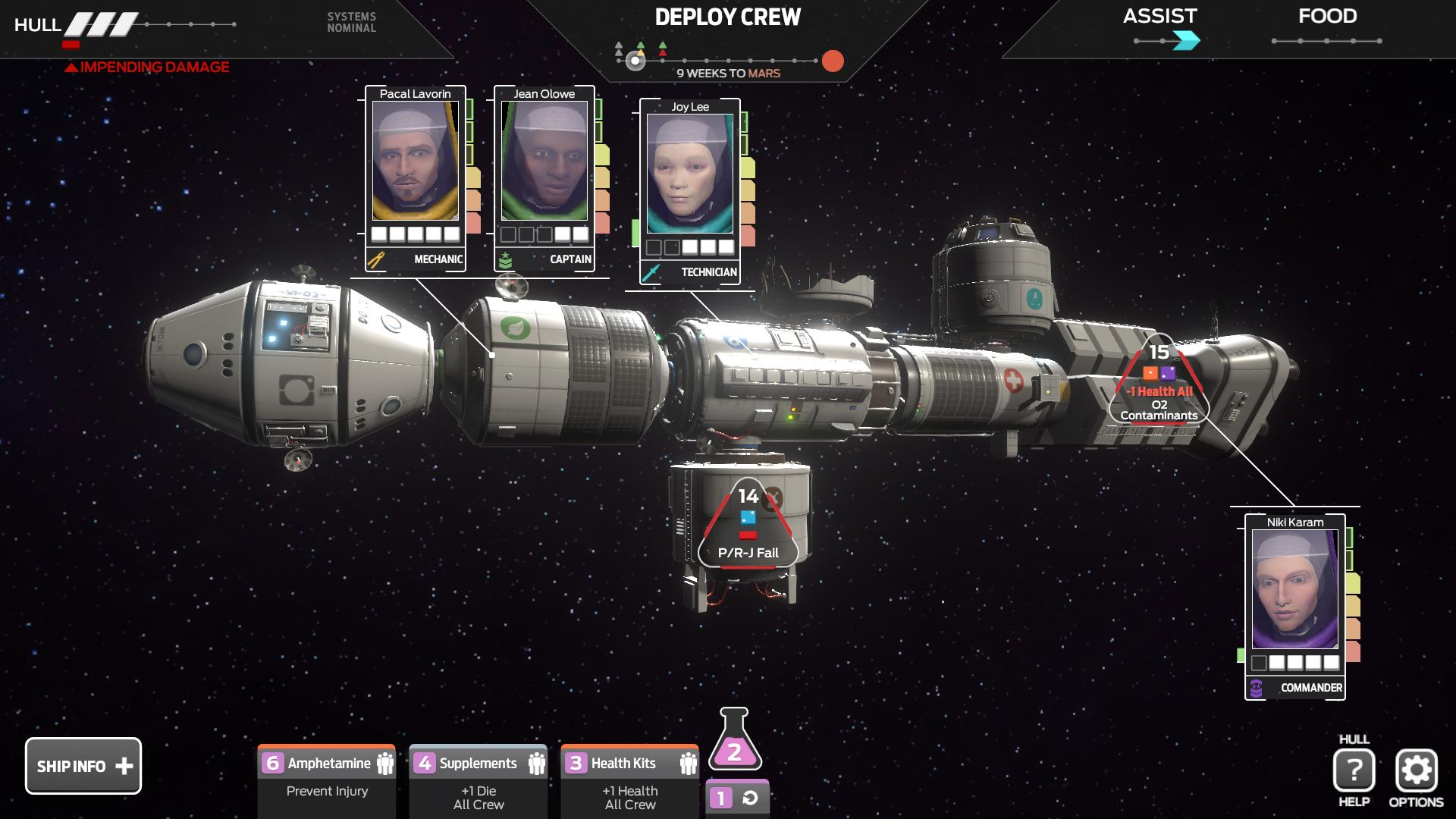Image resolution: width=1456 pixels, height=819 pixels.
Task: Choose Joy Lee the Technician card
Action: point(689,191)
